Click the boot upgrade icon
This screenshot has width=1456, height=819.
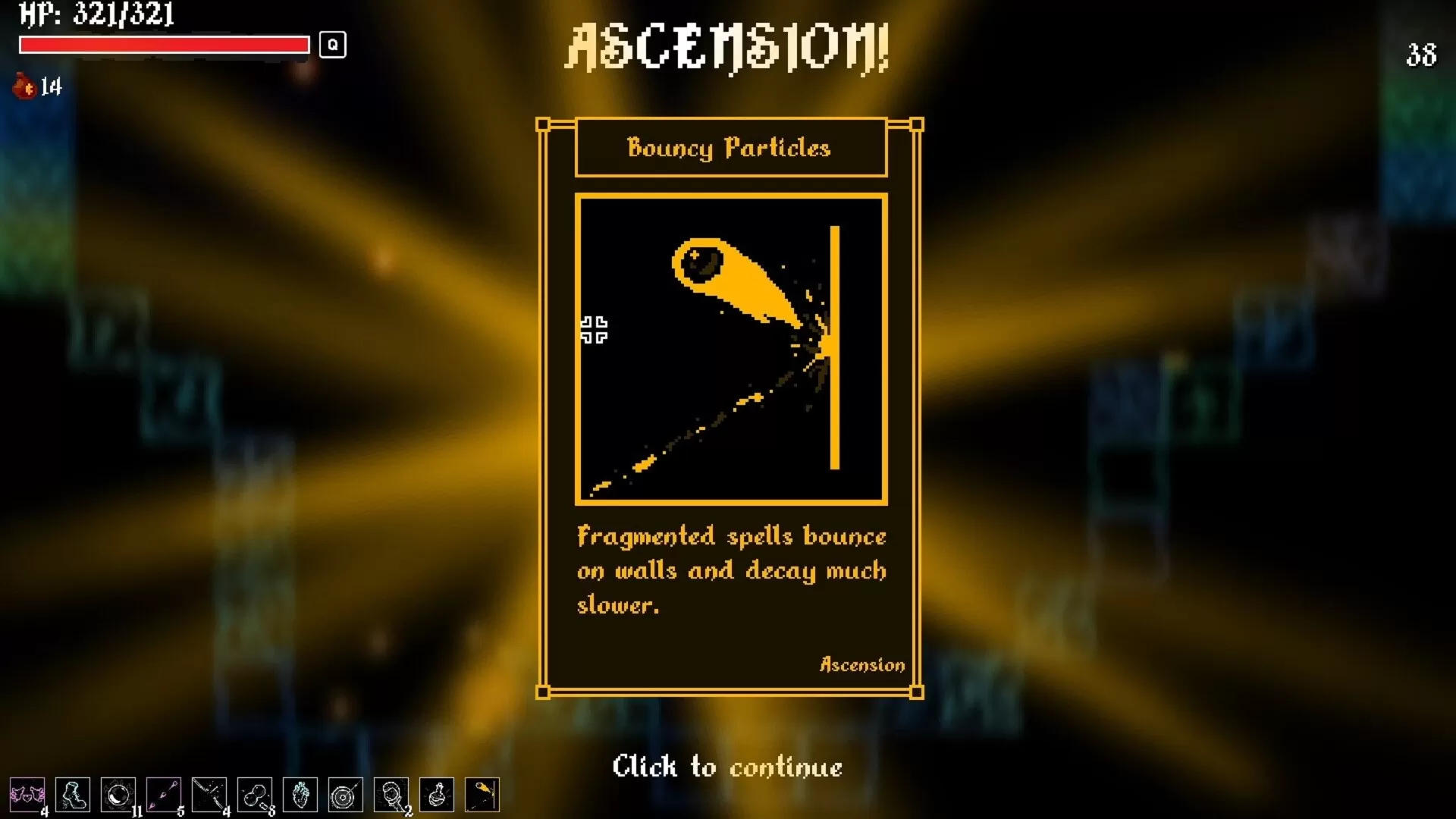click(73, 795)
